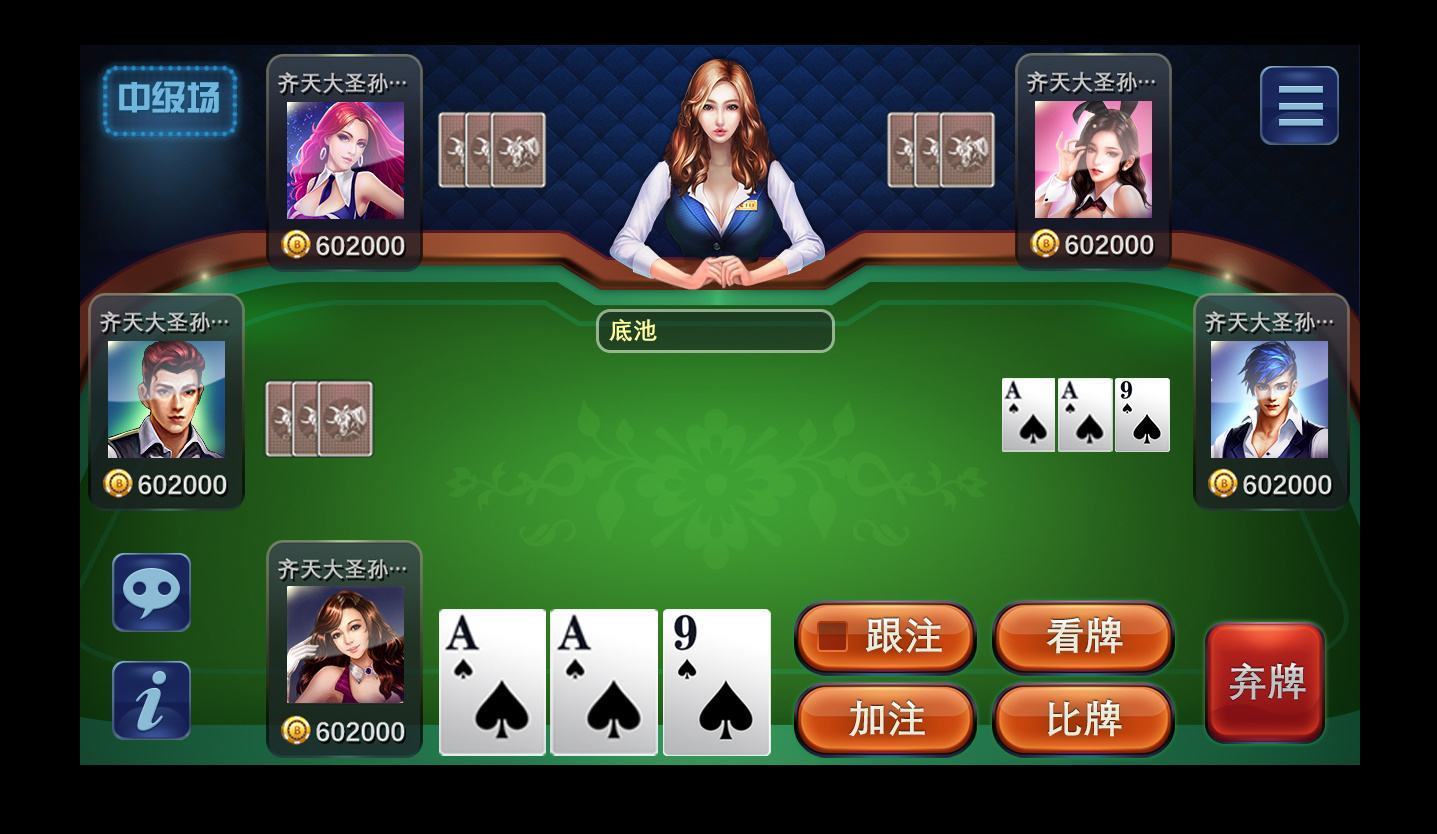Click the coin icon under the top-left opponent
Viewport: 1437px width, 834px height.
(x=295, y=243)
